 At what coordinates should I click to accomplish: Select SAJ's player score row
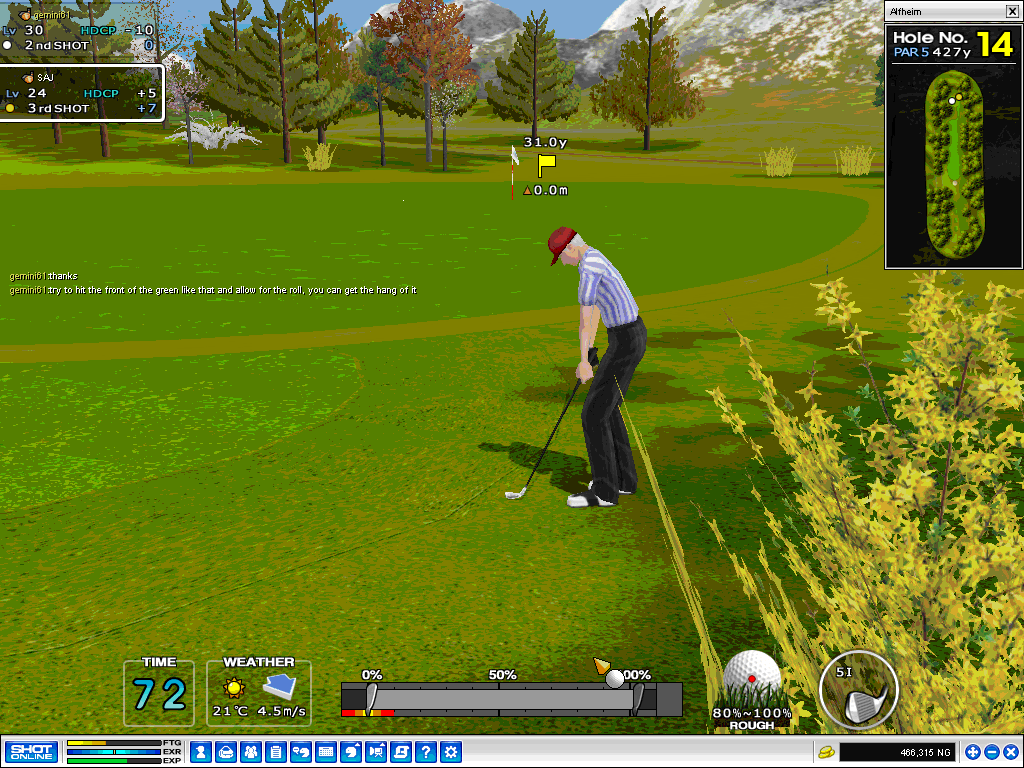80,100
